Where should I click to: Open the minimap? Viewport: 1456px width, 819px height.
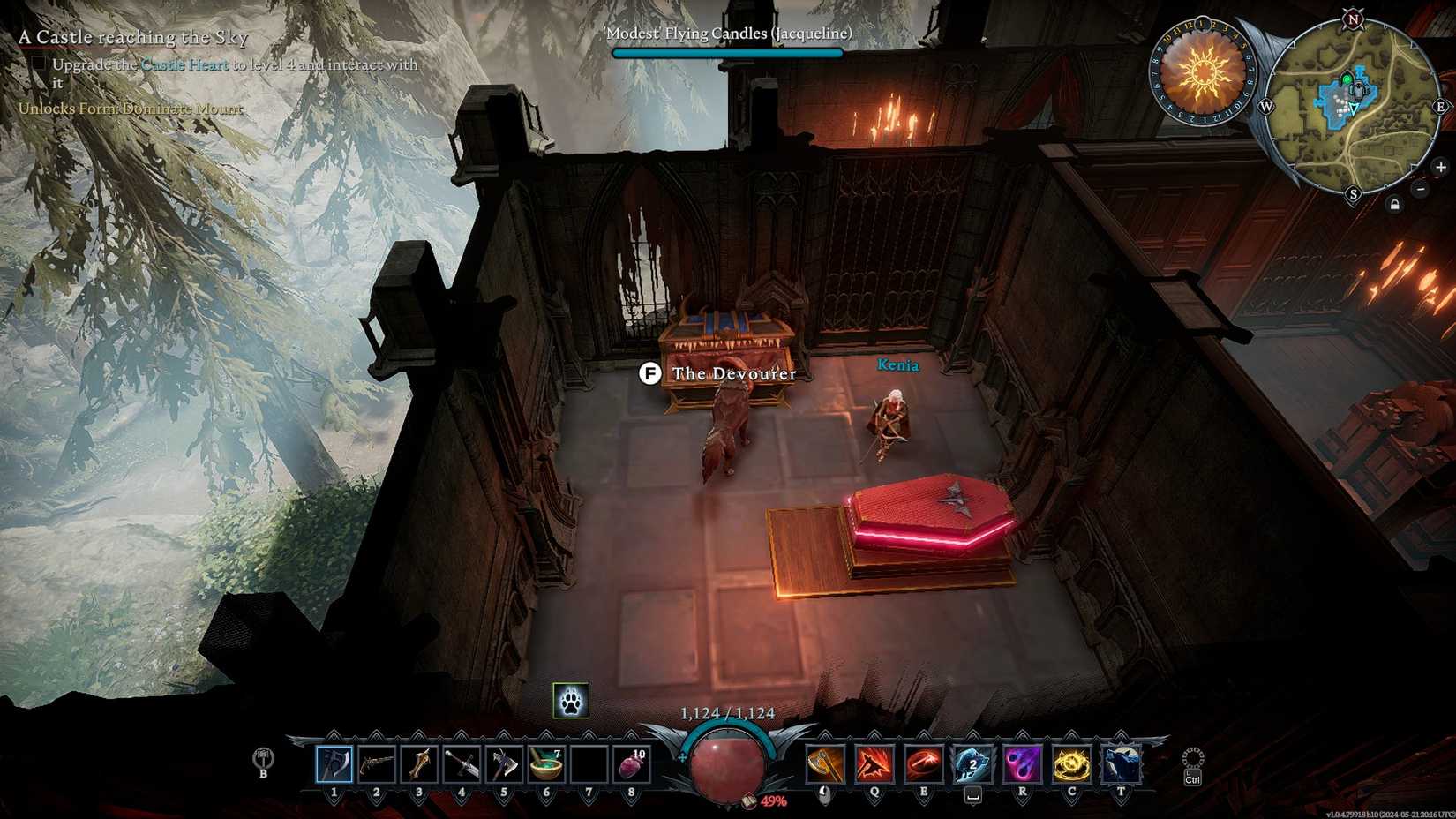pos(1351,108)
